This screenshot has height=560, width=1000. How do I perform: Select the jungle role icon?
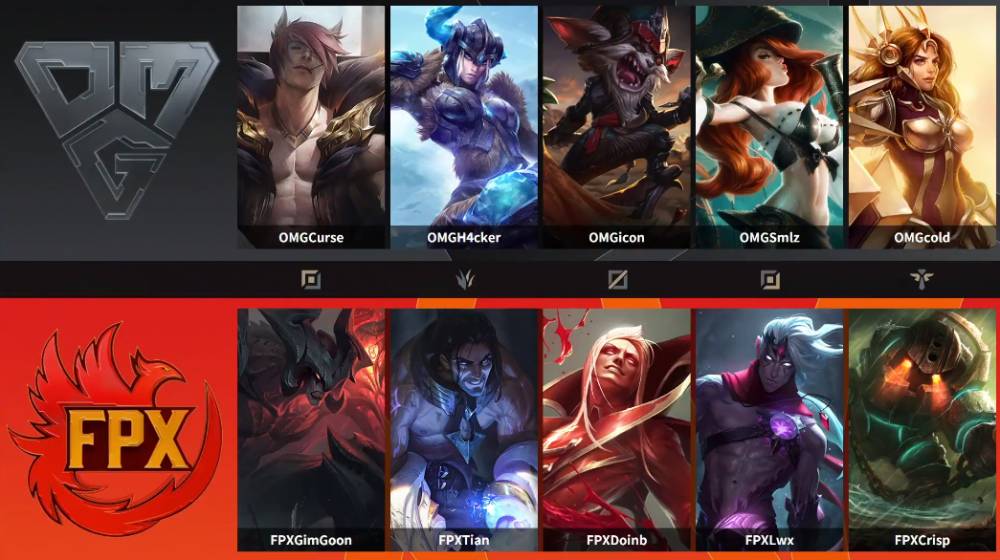(464, 280)
